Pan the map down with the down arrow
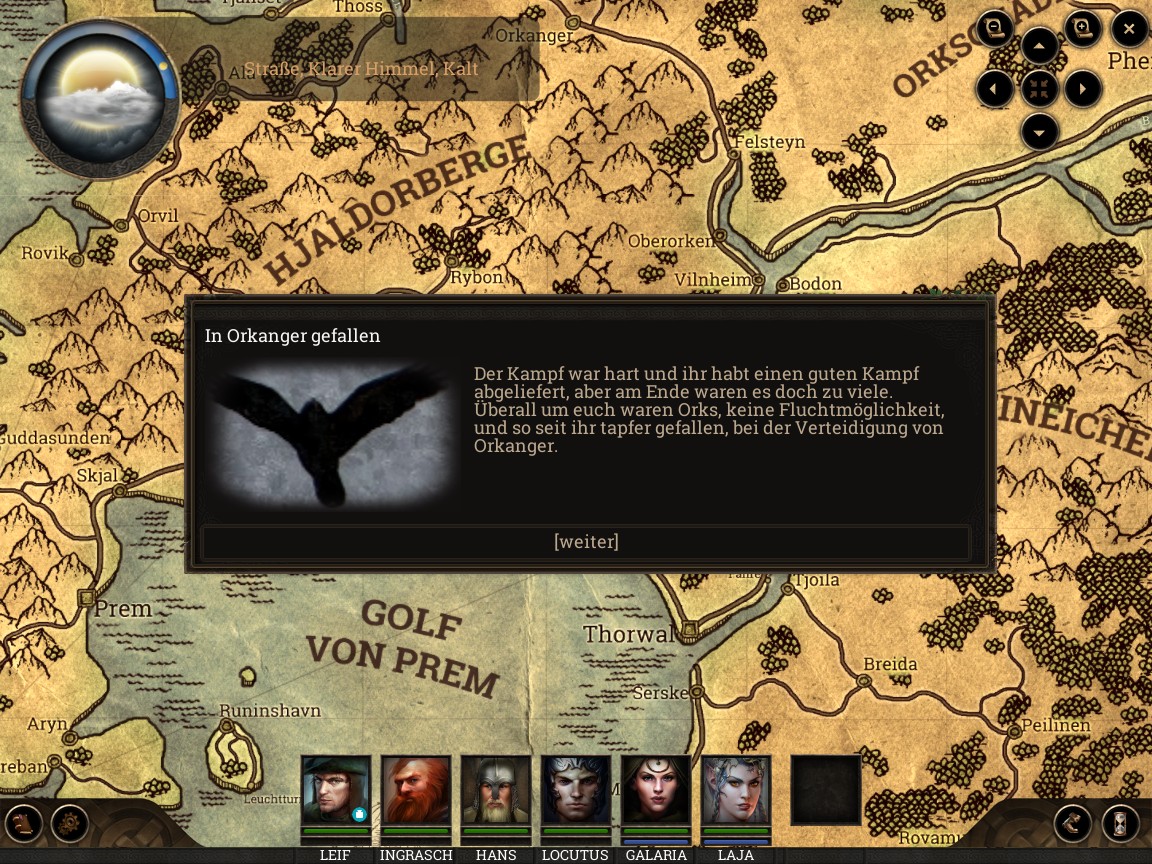The height and width of the screenshot is (864, 1152). click(1039, 132)
